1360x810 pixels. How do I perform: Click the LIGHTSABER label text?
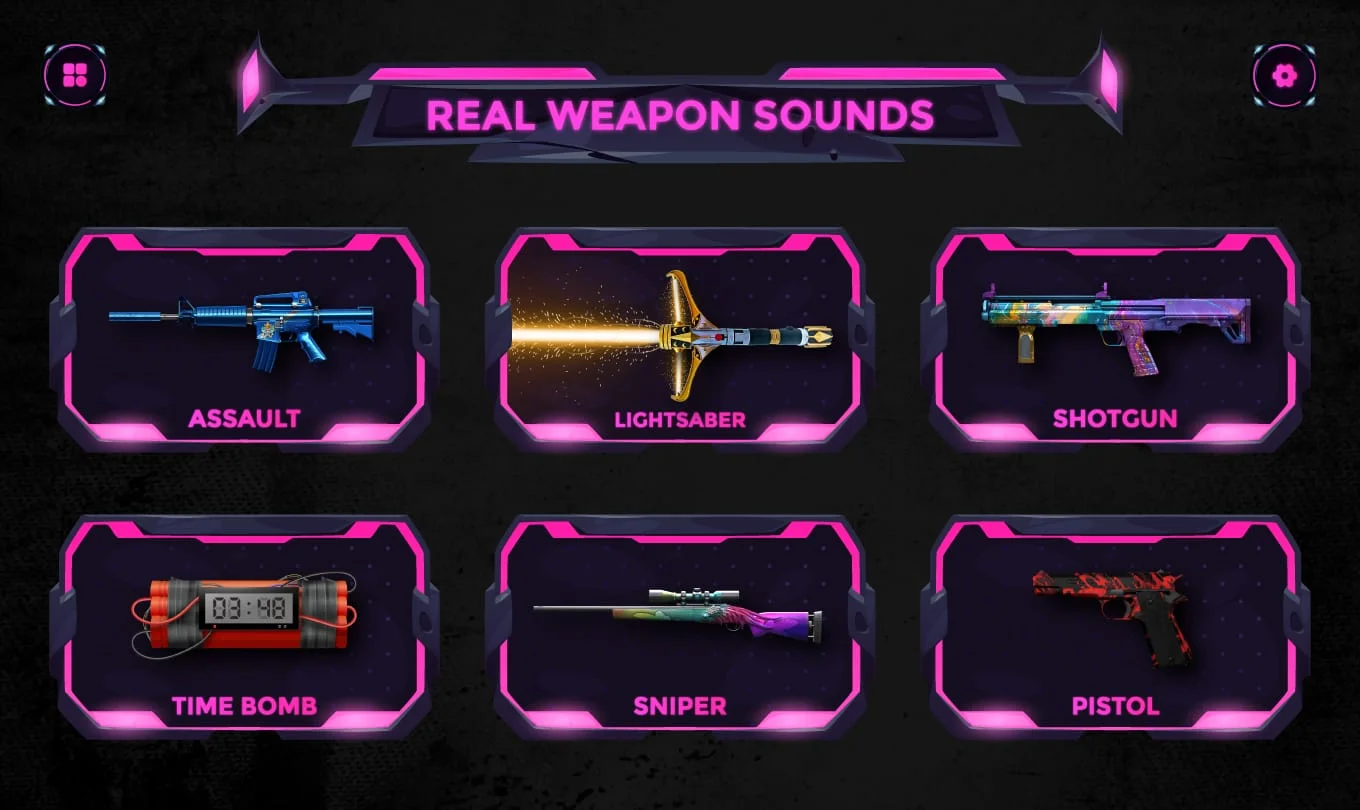click(x=680, y=420)
